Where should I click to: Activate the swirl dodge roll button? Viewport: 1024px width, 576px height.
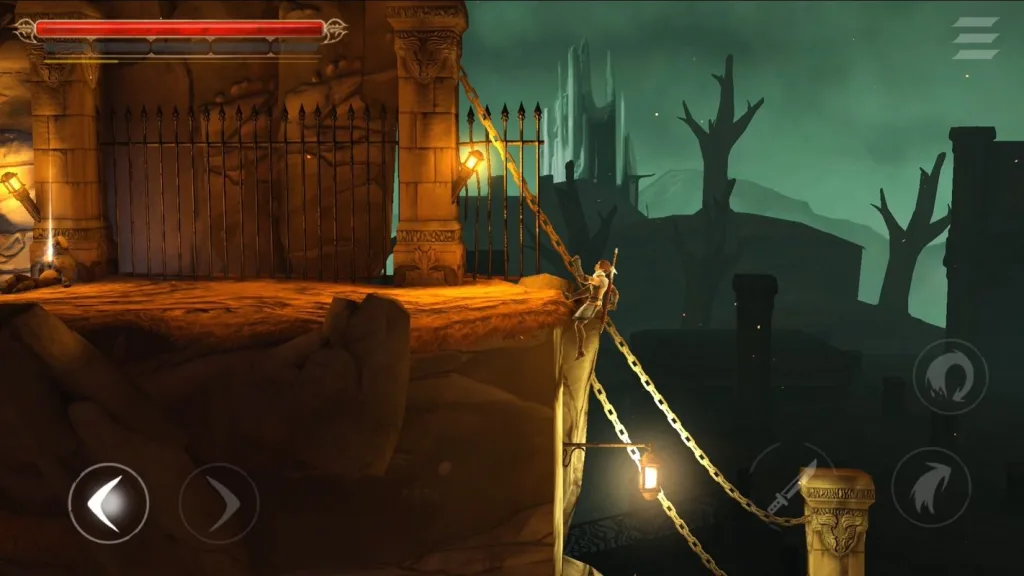[950, 377]
